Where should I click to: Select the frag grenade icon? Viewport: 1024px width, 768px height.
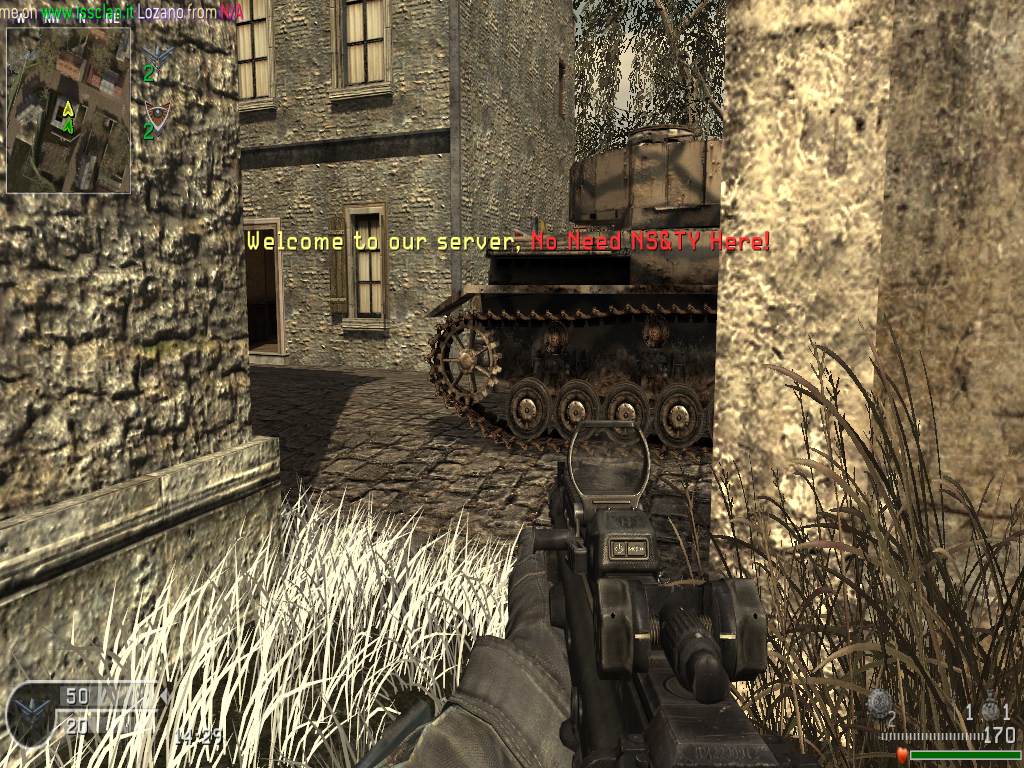tap(989, 708)
